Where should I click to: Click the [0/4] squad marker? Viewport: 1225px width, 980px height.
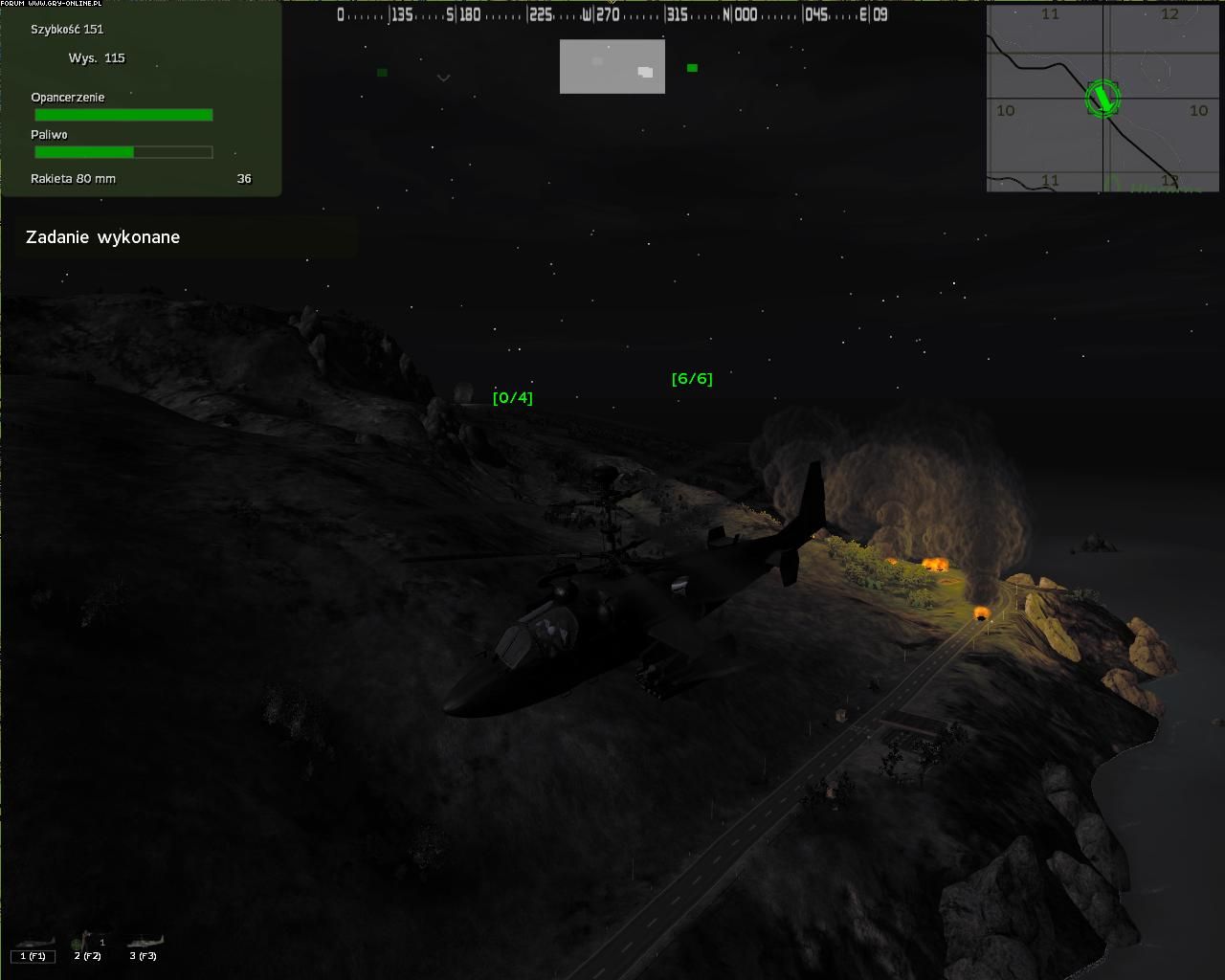[512, 397]
